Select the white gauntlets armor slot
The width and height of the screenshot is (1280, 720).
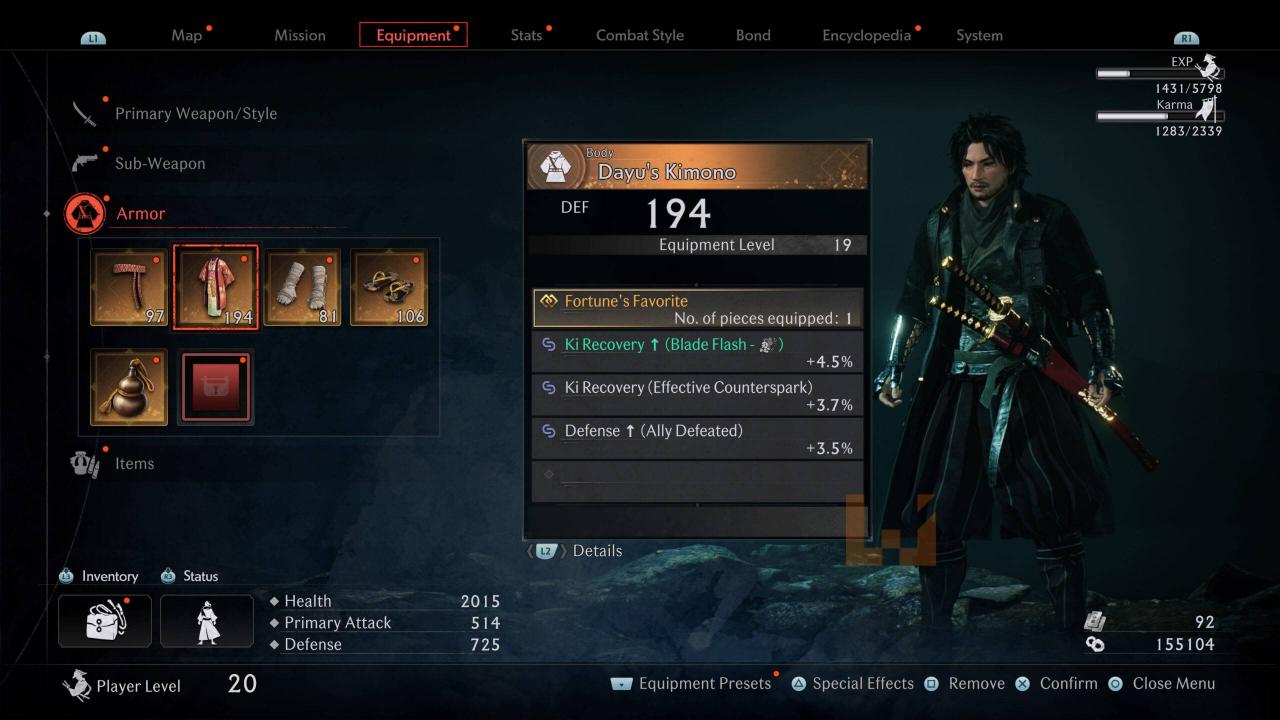tap(302, 287)
